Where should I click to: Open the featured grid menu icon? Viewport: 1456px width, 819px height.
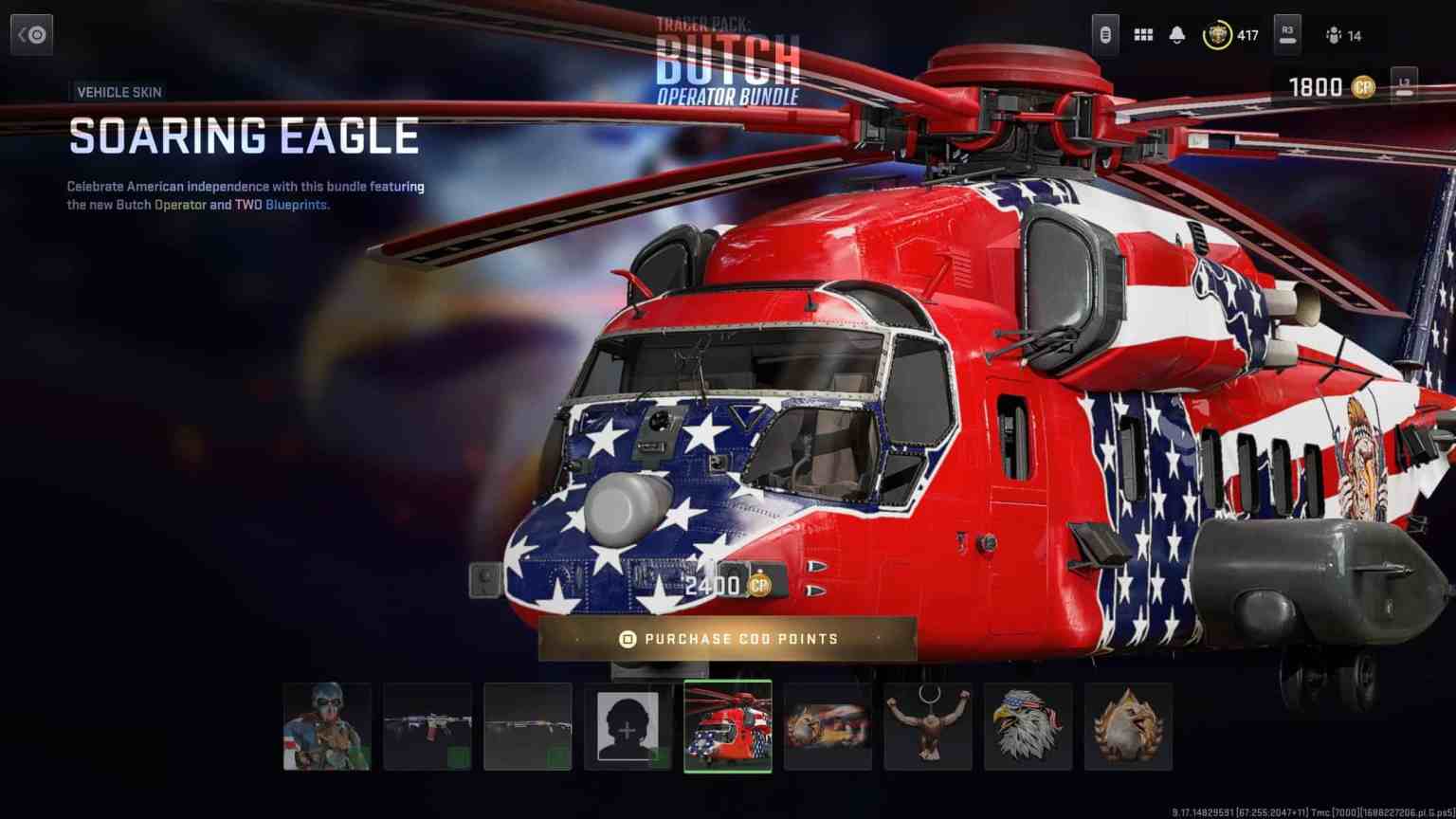pos(1143,34)
